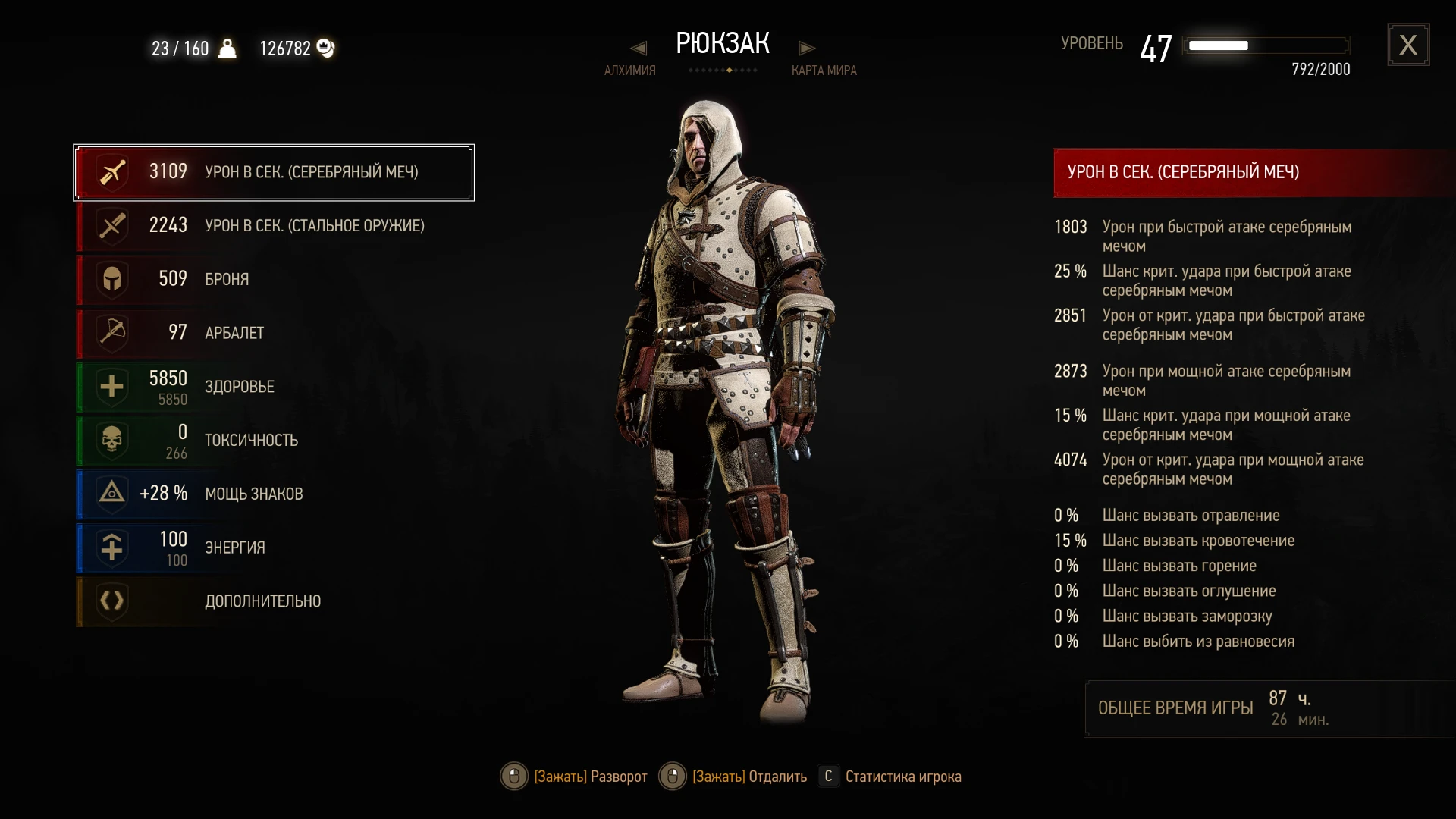The width and height of the screenshot is (1456, 819).
Task: Select the health cross icon
Action: (x=111, y=387)
